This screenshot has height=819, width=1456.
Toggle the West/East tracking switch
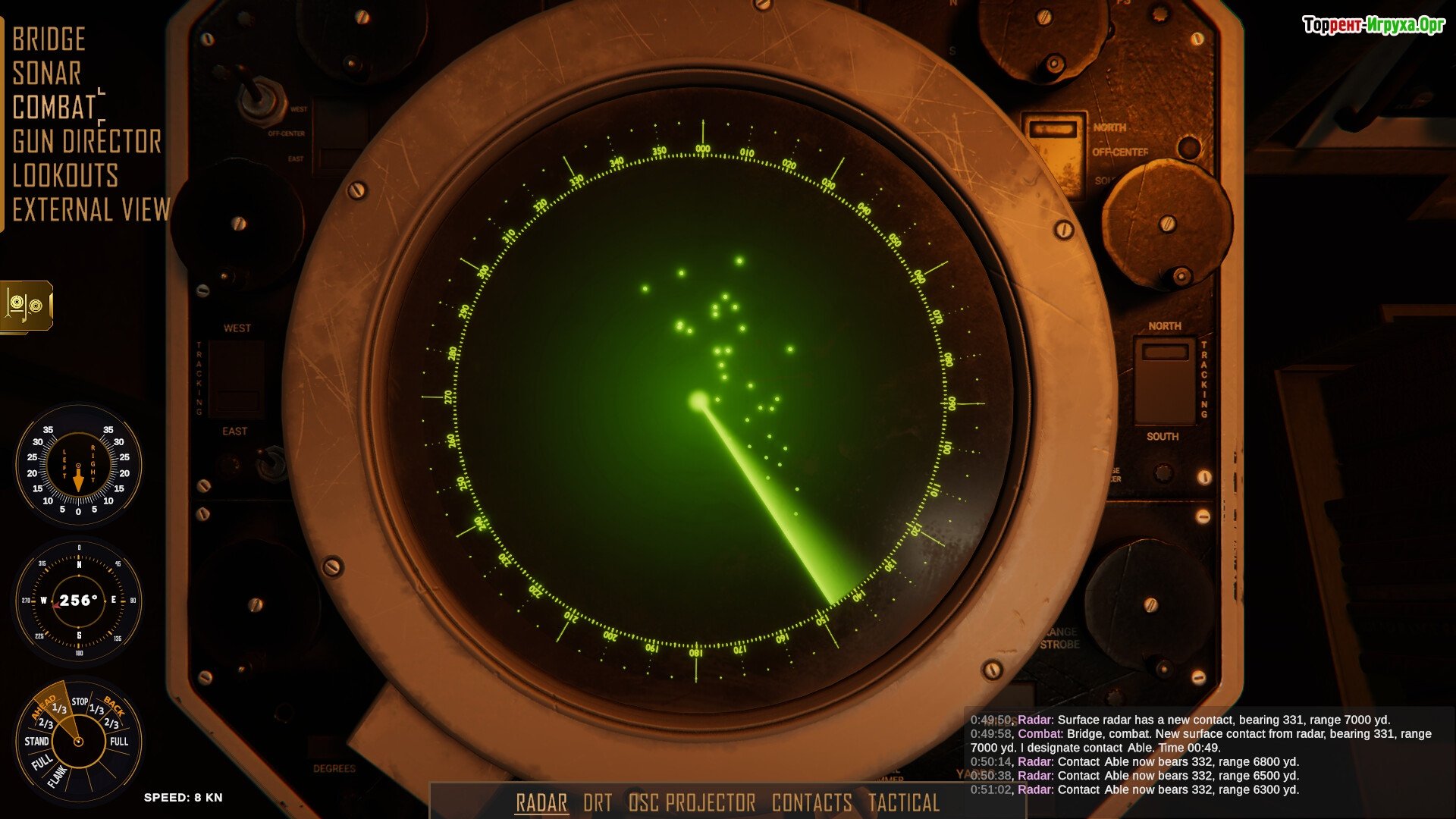click(x=236, y=379)
